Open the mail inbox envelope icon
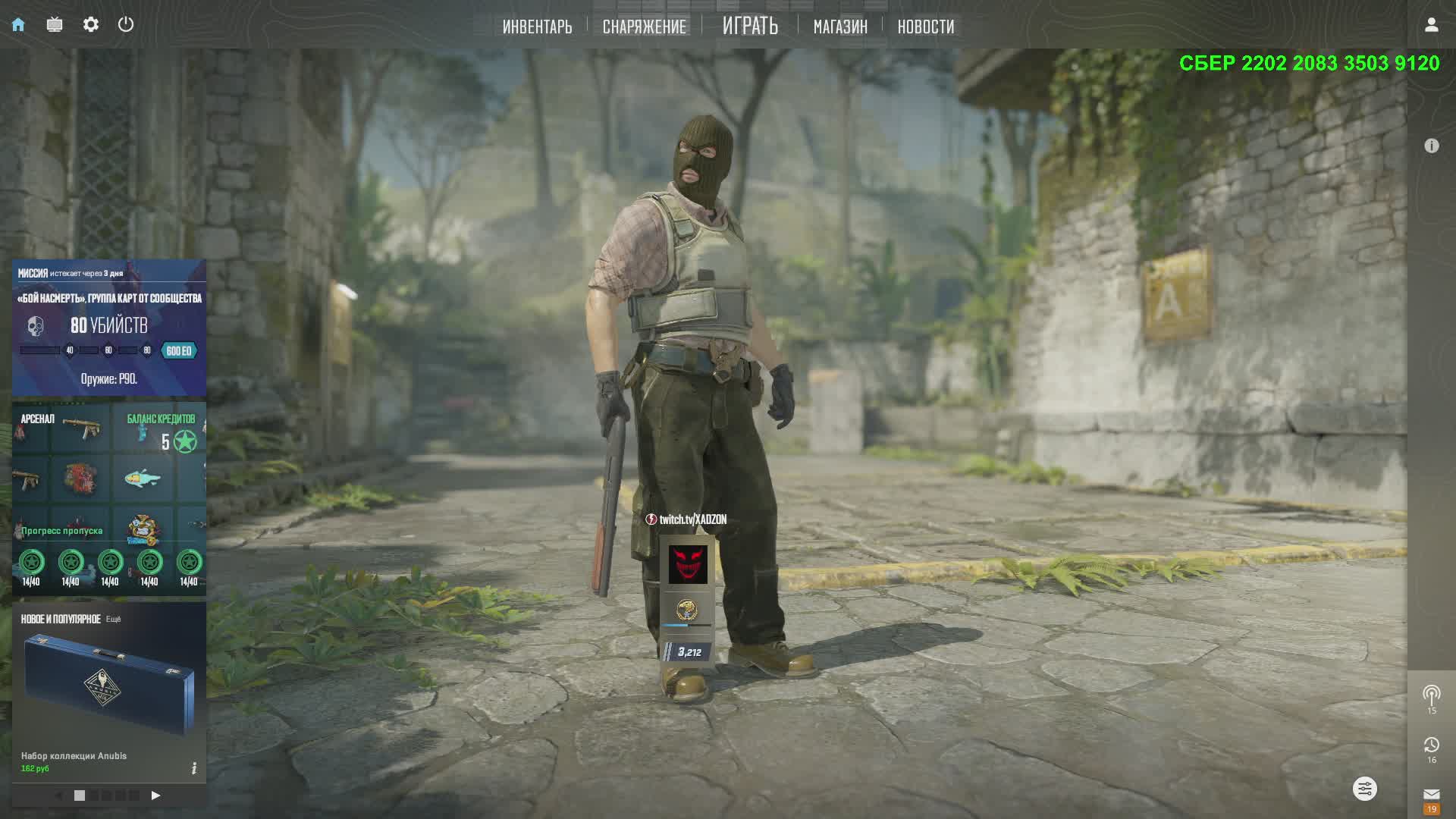This screenshot has width=1456, height=819. pos(1431,794)
